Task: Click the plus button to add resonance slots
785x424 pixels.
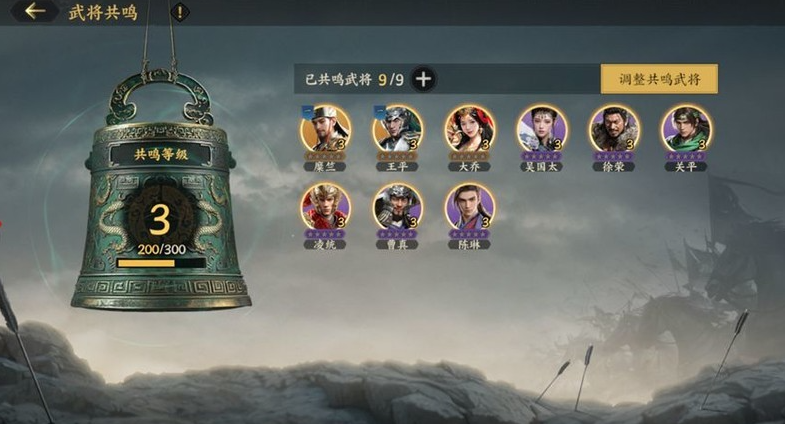Action: tap(423, 79)
